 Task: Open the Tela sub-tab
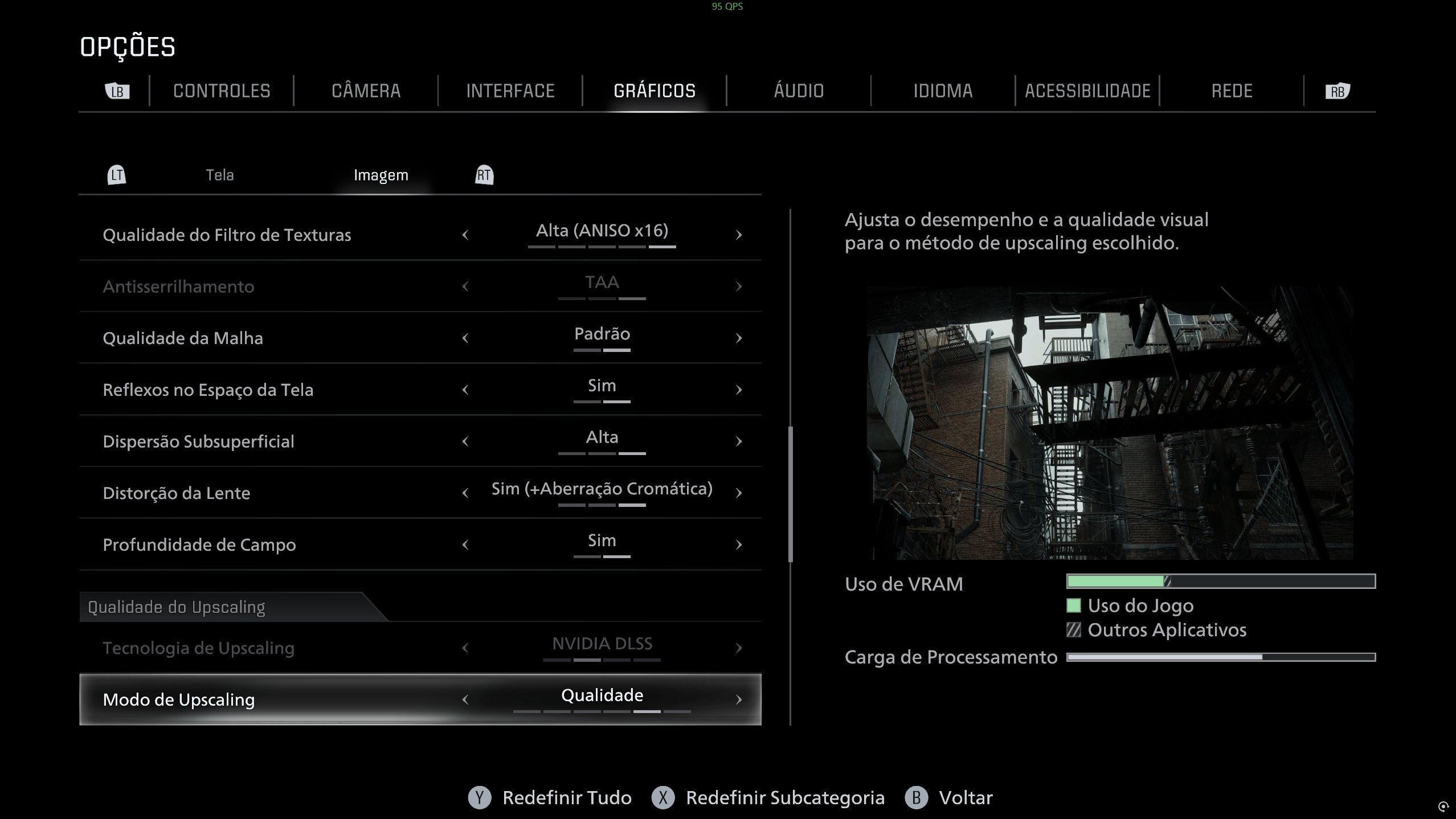pos(220,174)
